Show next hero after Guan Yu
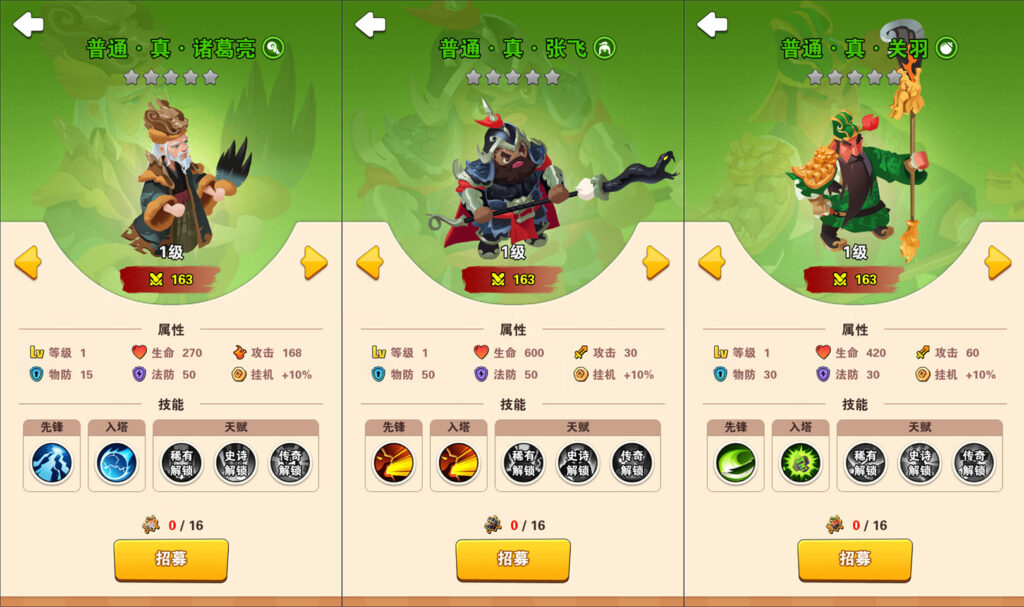This screenshot has height=607, width=1024. [x=997, y=262]
